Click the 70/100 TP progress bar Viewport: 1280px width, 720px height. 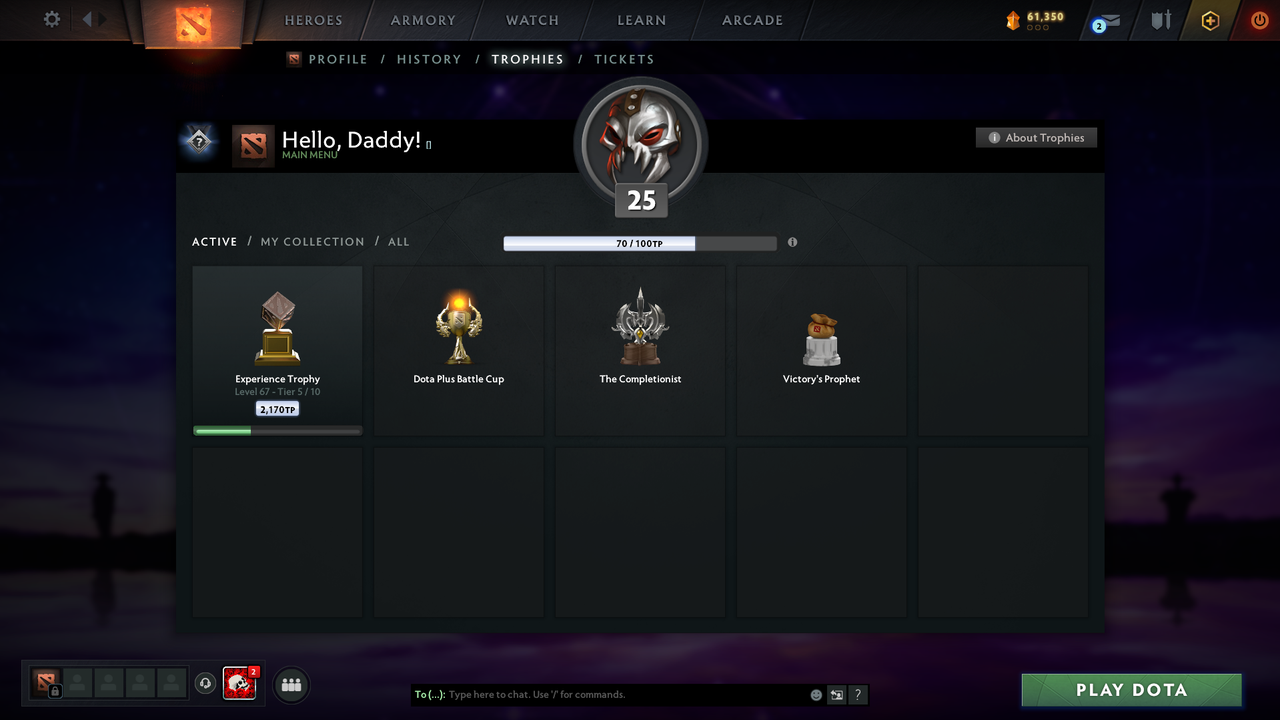click(640, 243)
